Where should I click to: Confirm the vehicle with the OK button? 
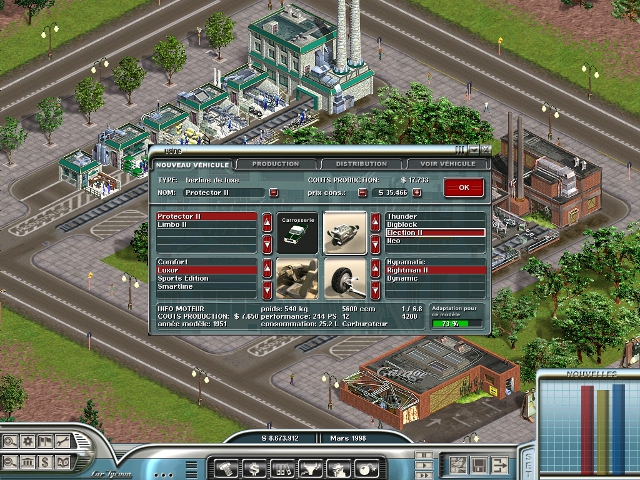click(463, 187)
